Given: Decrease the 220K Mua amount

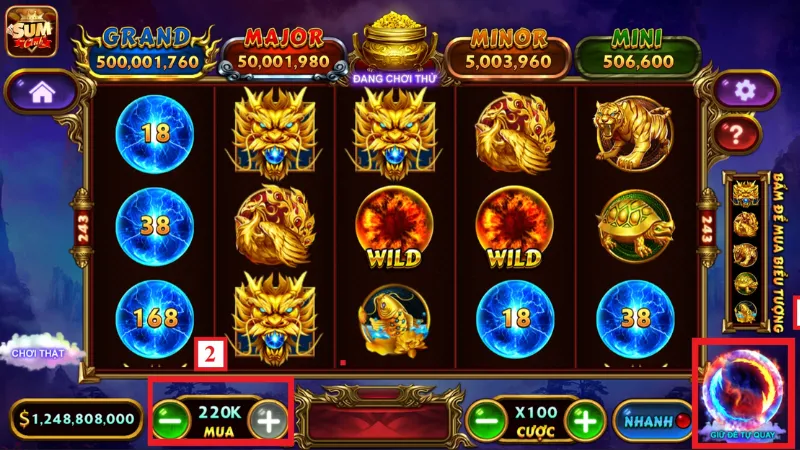Looking at the screenshot, I should 169,419.
